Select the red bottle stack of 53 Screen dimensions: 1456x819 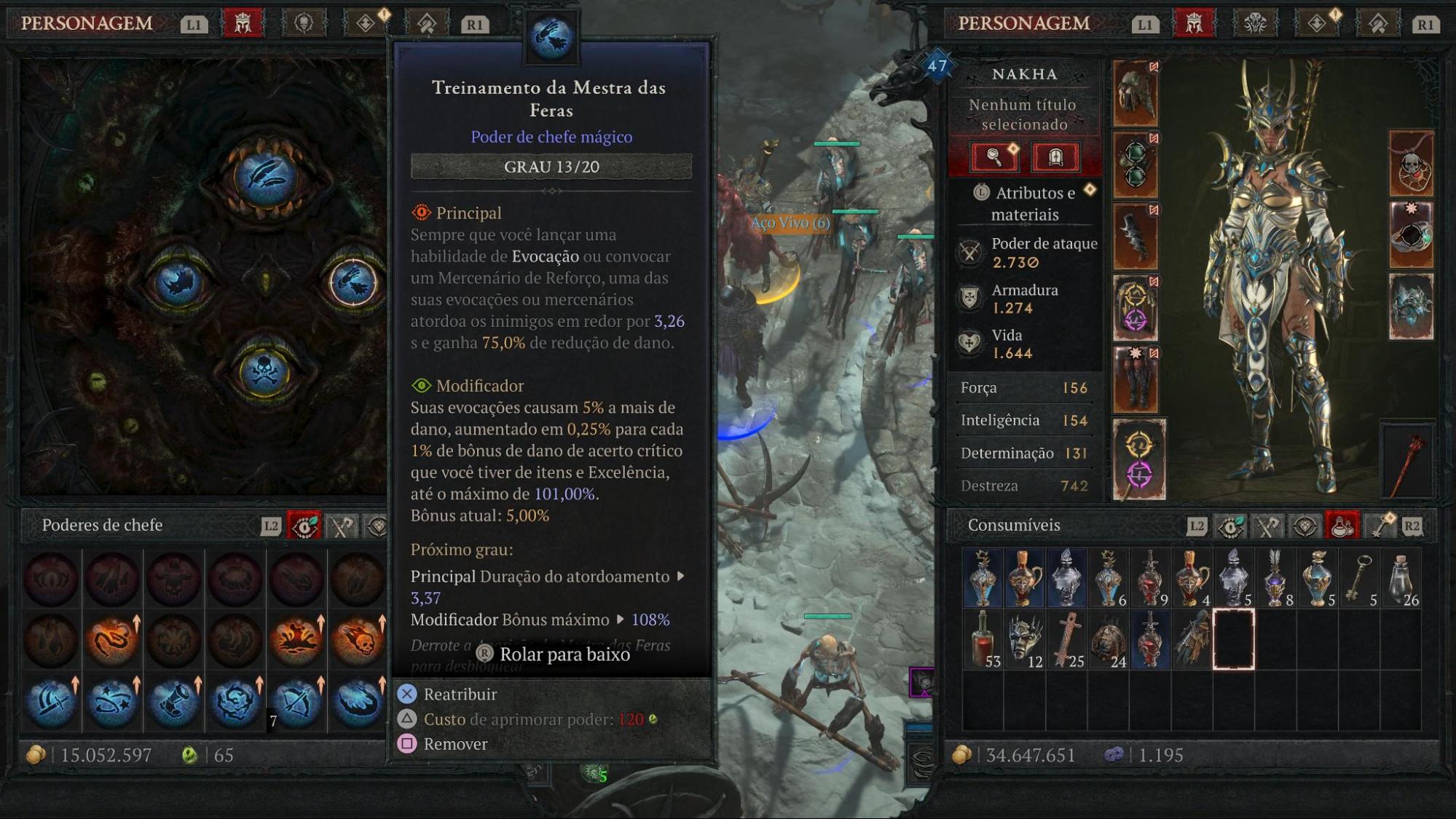(x=983, y=640)
